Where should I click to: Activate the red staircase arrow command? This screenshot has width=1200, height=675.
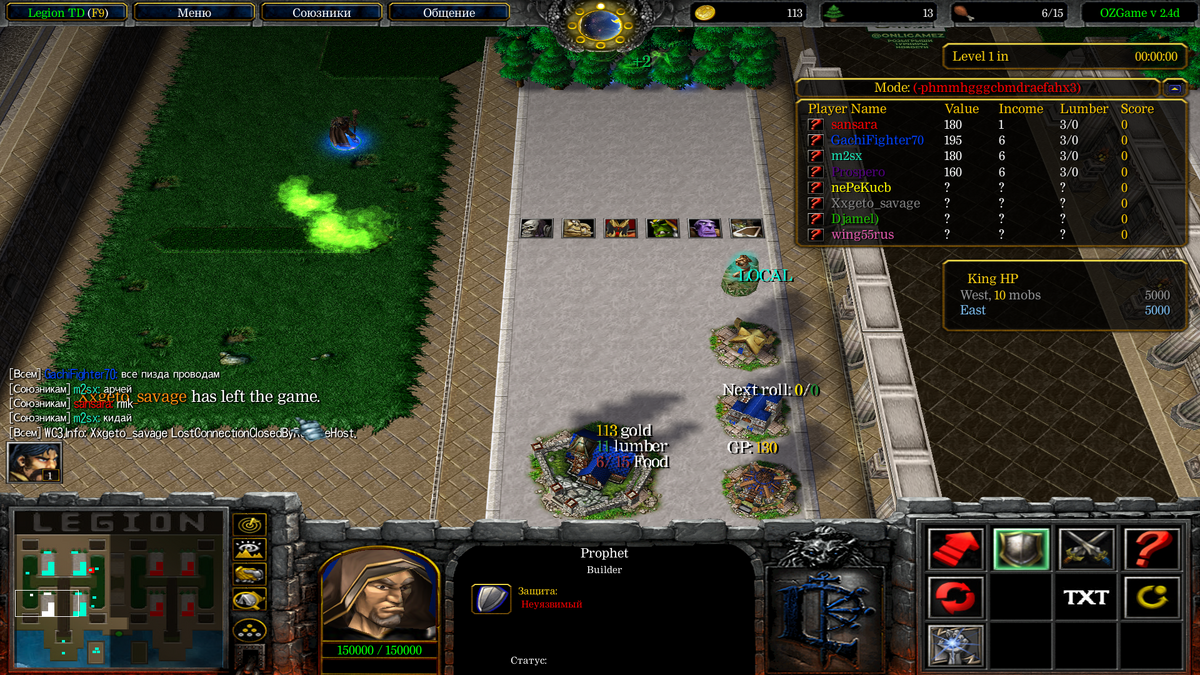(x=955, y=548)
